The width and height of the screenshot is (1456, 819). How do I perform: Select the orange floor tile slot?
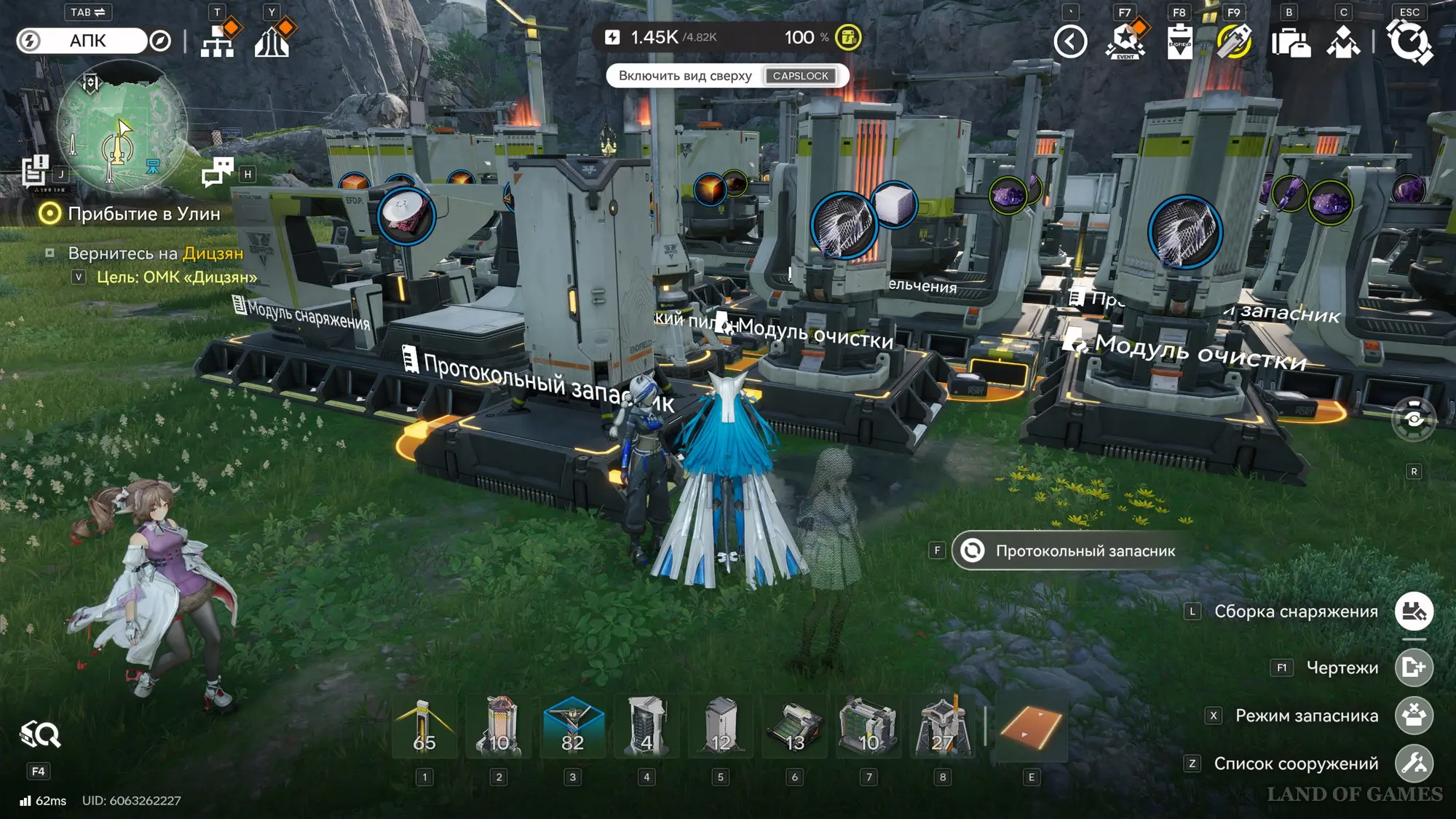[x=1031, y=727]
